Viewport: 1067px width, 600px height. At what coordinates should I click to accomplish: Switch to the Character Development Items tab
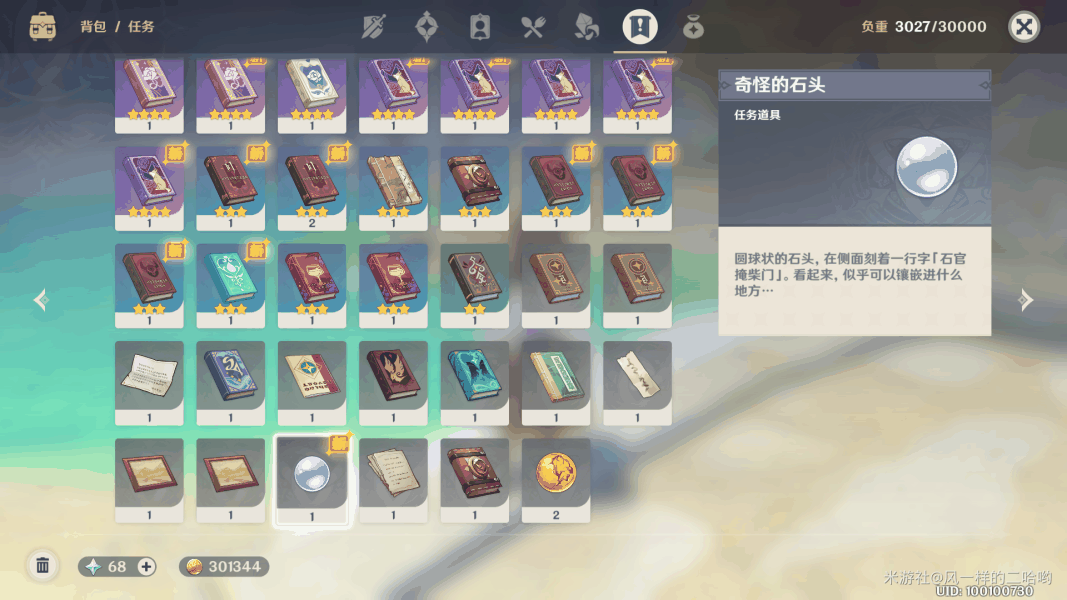(x=480, y=27)
